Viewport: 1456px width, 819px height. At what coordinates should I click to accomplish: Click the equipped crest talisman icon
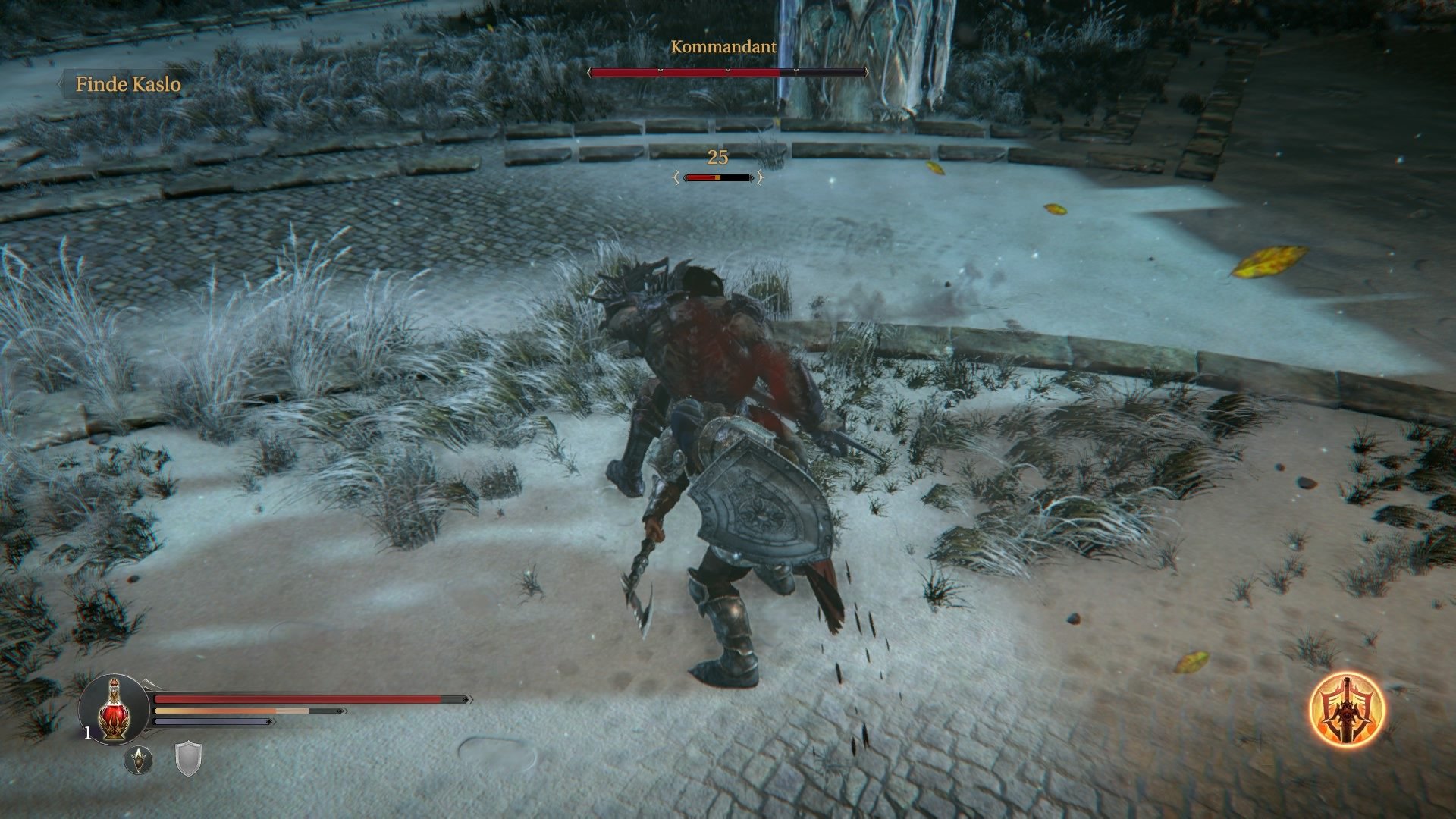pos(139,760)
